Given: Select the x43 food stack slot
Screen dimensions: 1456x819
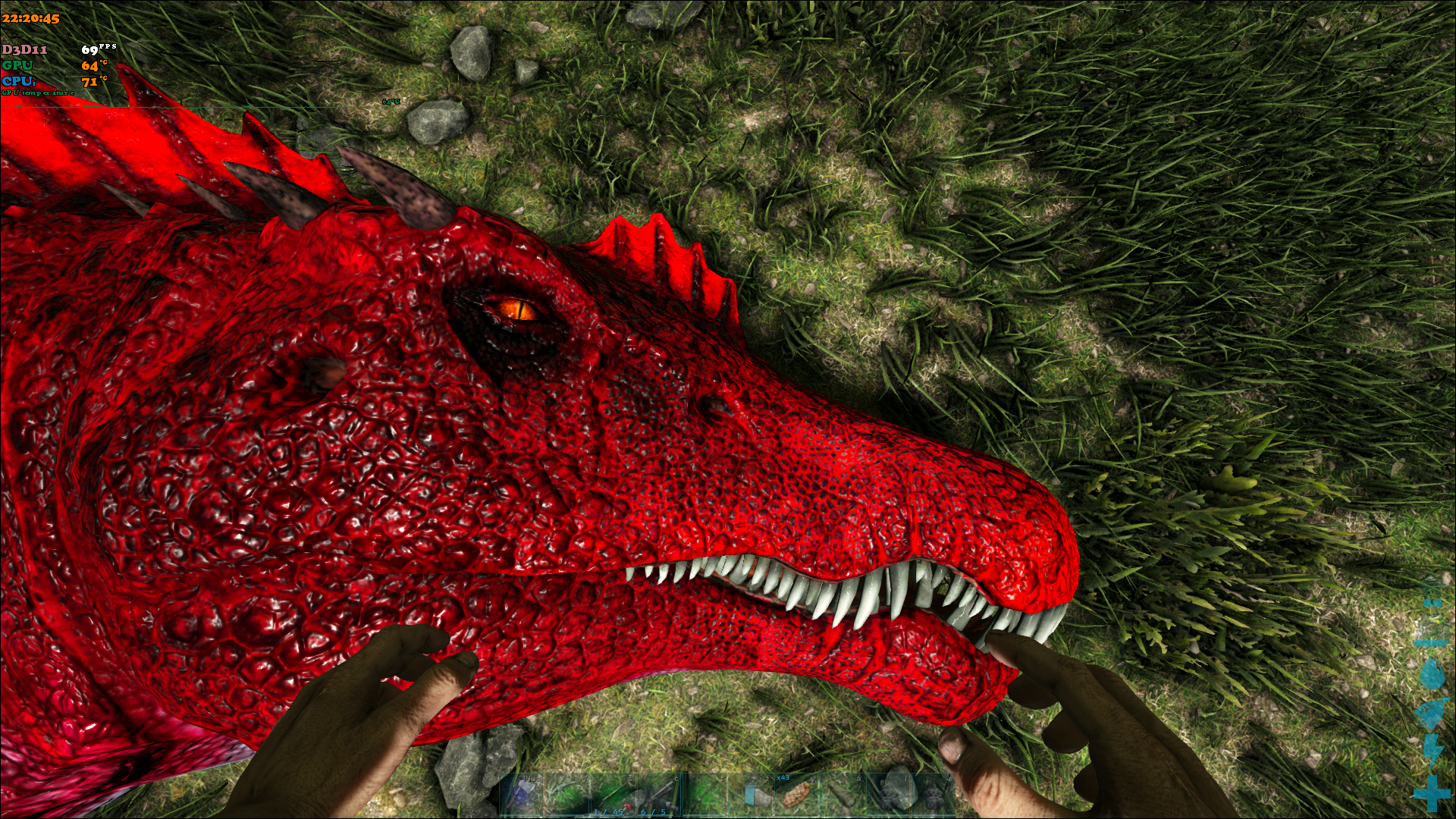Looking at the screenshot, I should click(796, 795).
